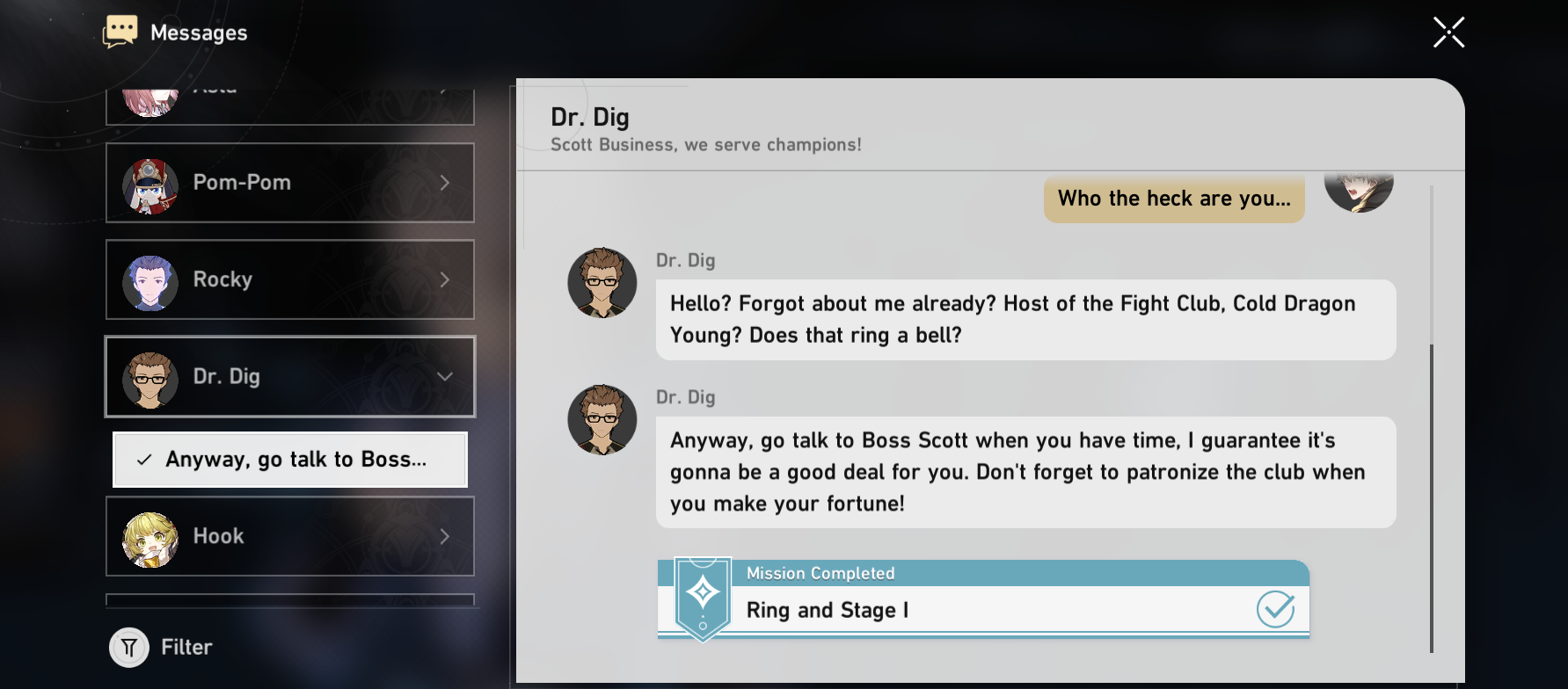Click the 'Who the heck are you...' reply bubble
Viewport: 1568px width, 689px height.
[x=1174, y=199]
